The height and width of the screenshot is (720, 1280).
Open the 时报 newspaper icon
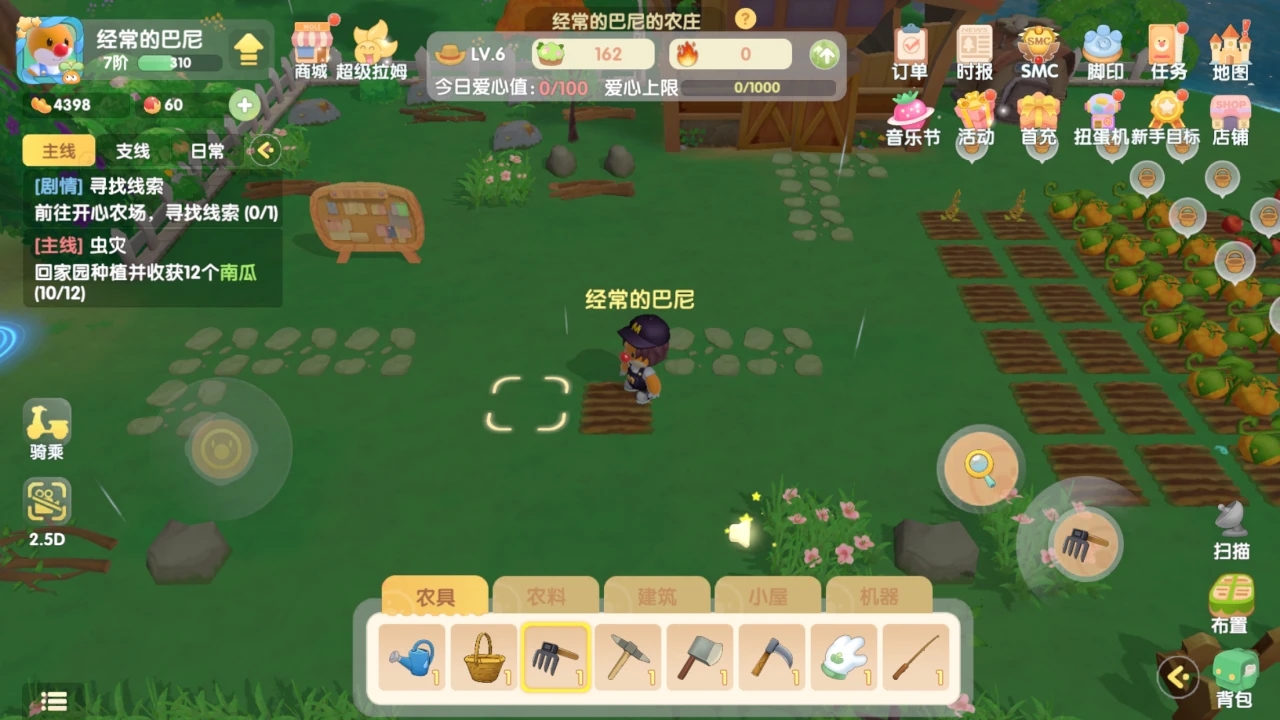[974, 45]
